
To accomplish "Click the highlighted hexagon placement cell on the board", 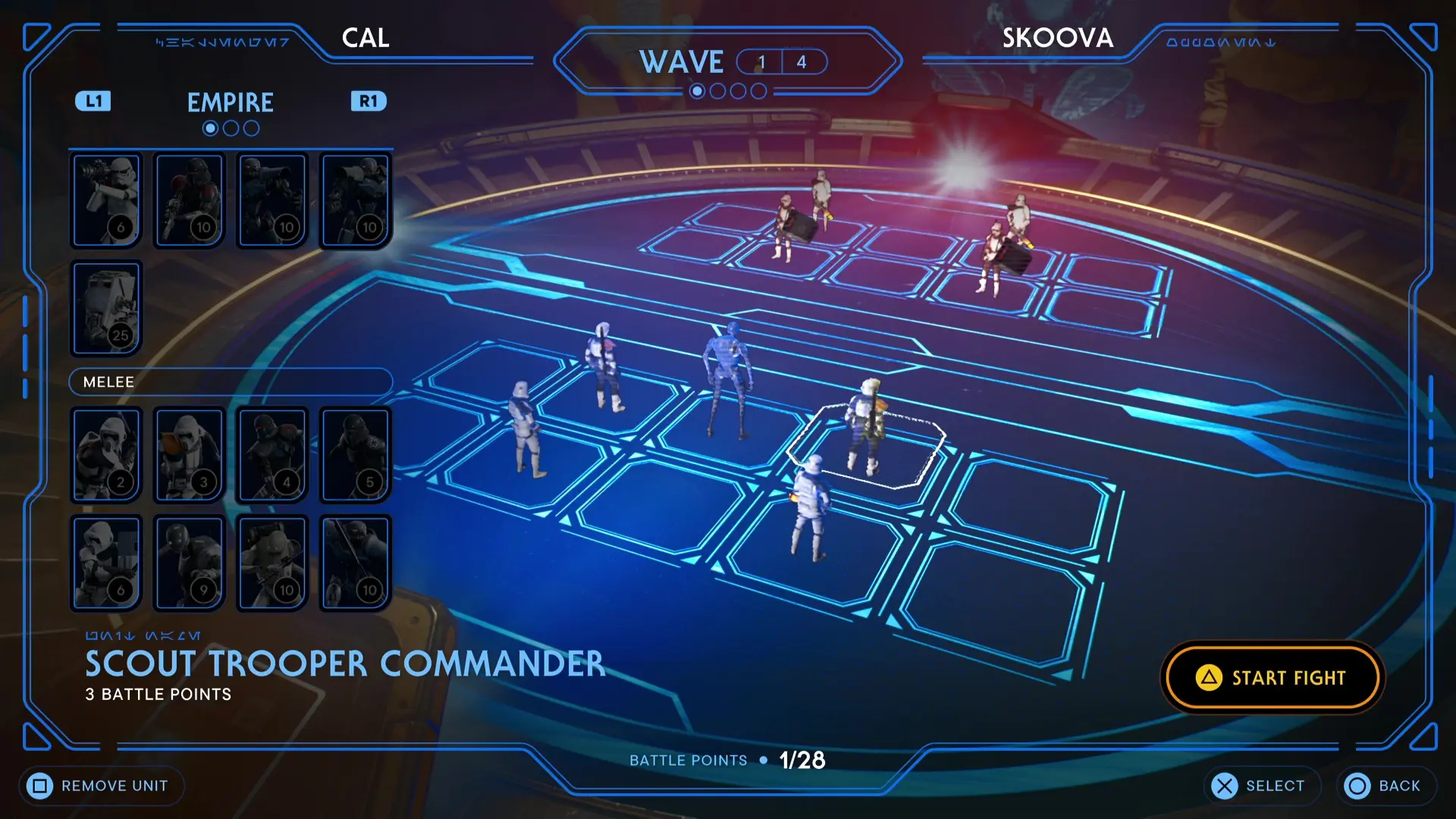I will [x=867, y=447].
